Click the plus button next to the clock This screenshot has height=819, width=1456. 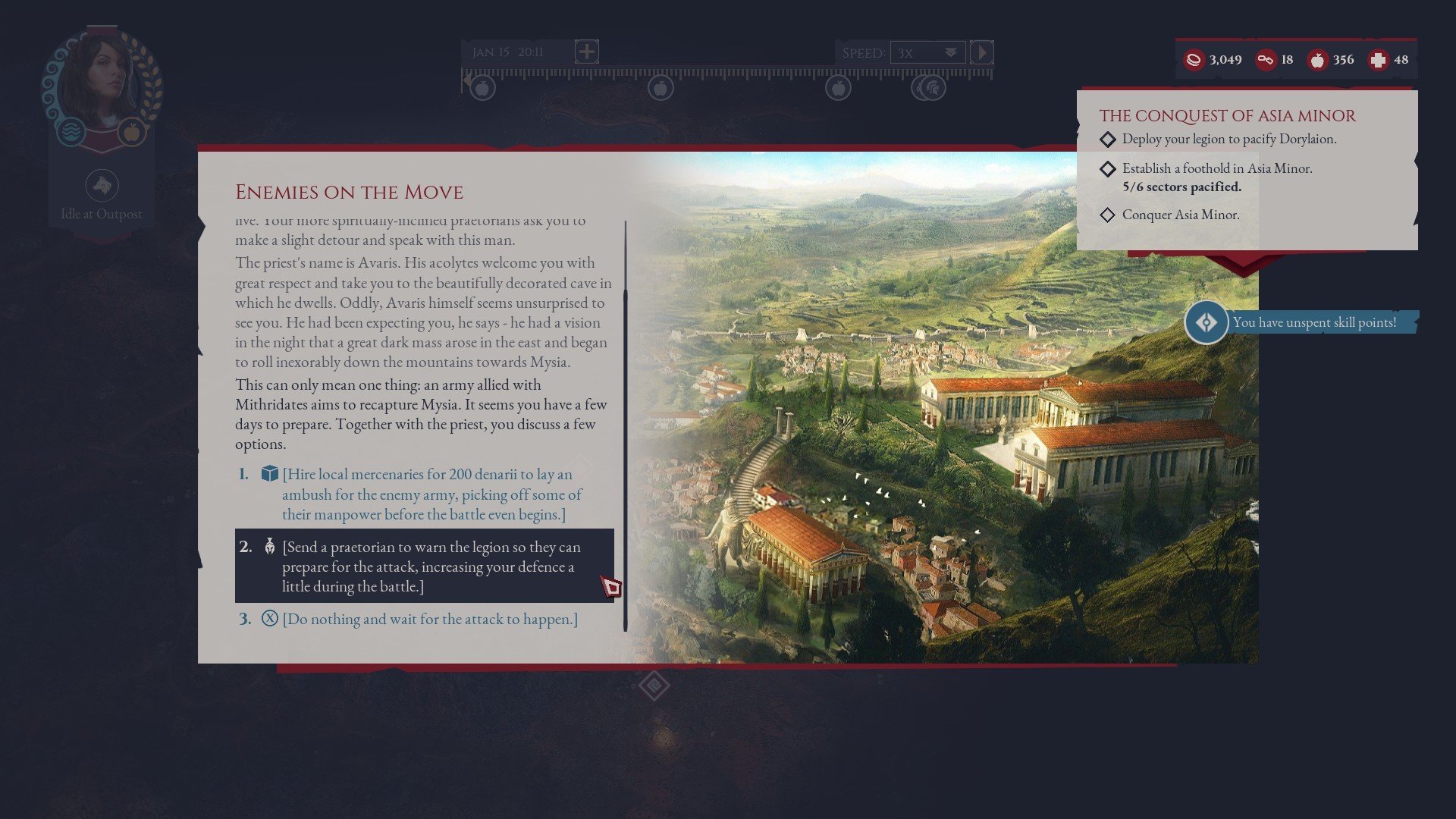click(585, 52)
